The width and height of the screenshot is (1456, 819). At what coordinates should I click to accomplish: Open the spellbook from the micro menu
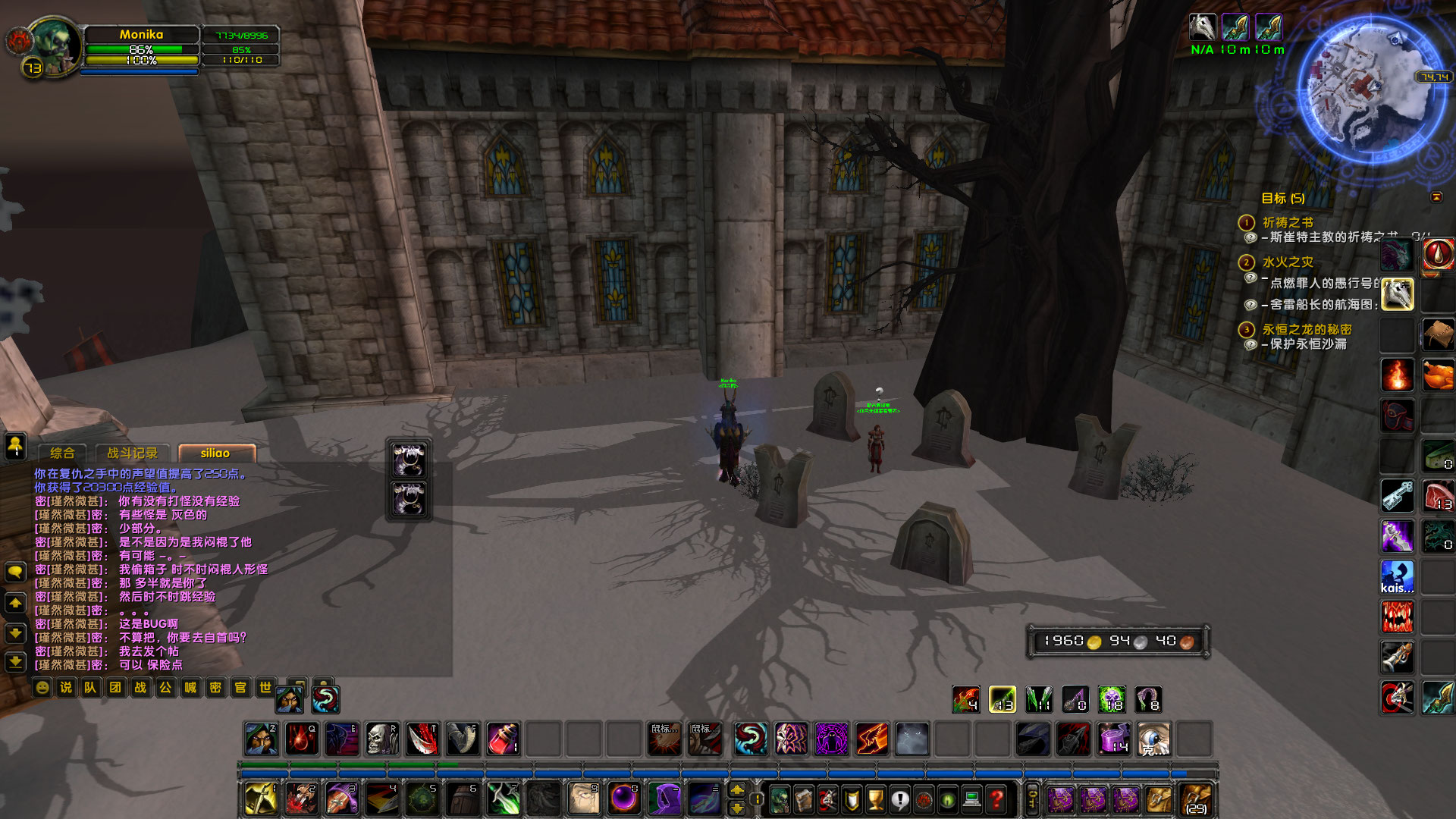coord(805,801)
